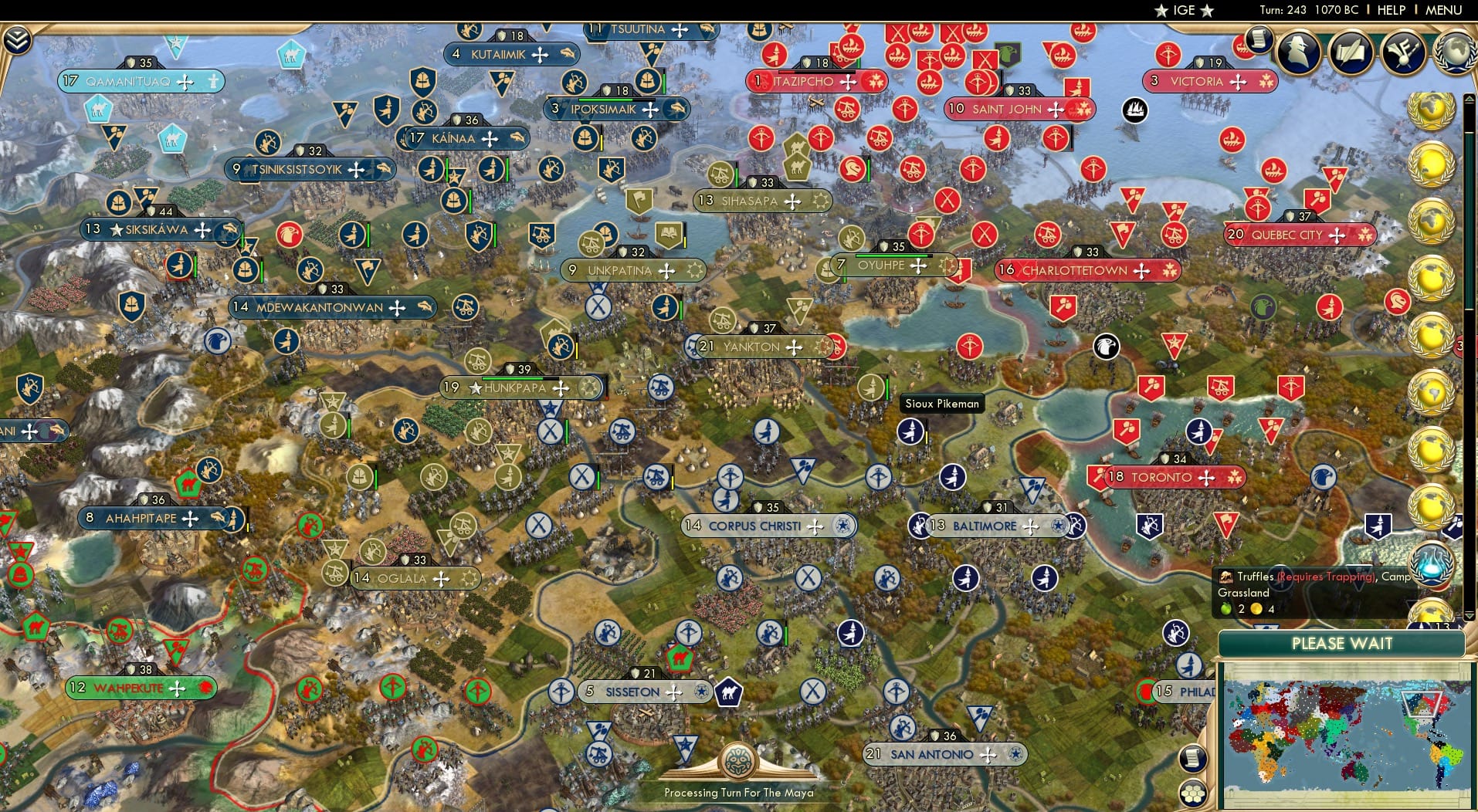This screenshot has height=812, width=1478.
Task: Click the gear icon on Unkpatina's banner
Action: tap(693, 270)
